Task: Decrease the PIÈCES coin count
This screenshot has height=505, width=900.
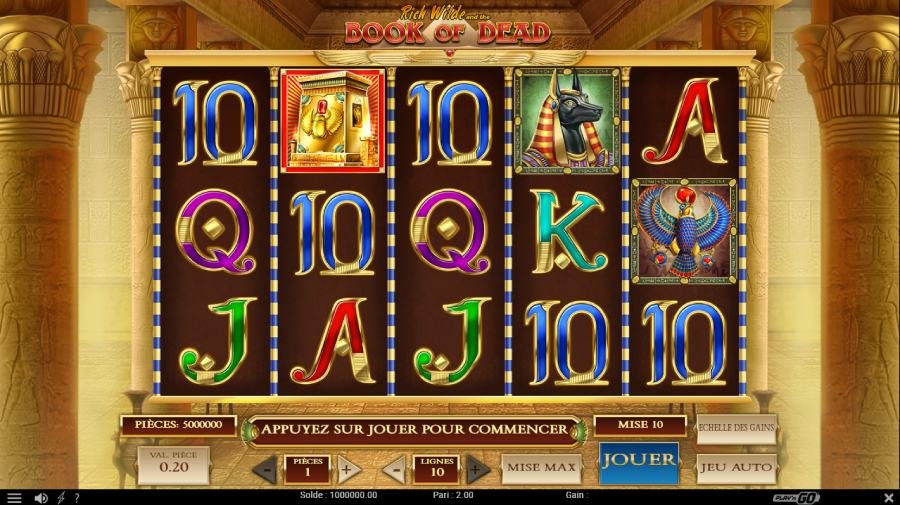Action: 265,468
